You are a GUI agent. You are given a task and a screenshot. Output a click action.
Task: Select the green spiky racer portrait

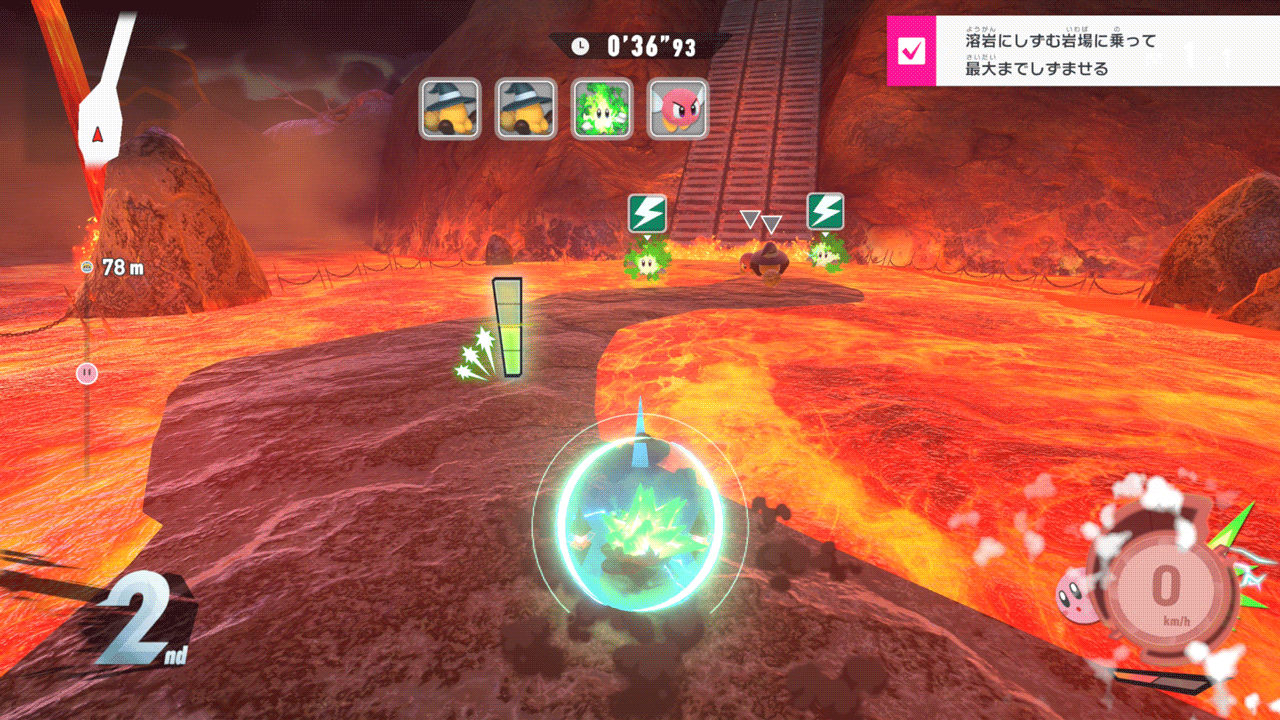[602, 109]
